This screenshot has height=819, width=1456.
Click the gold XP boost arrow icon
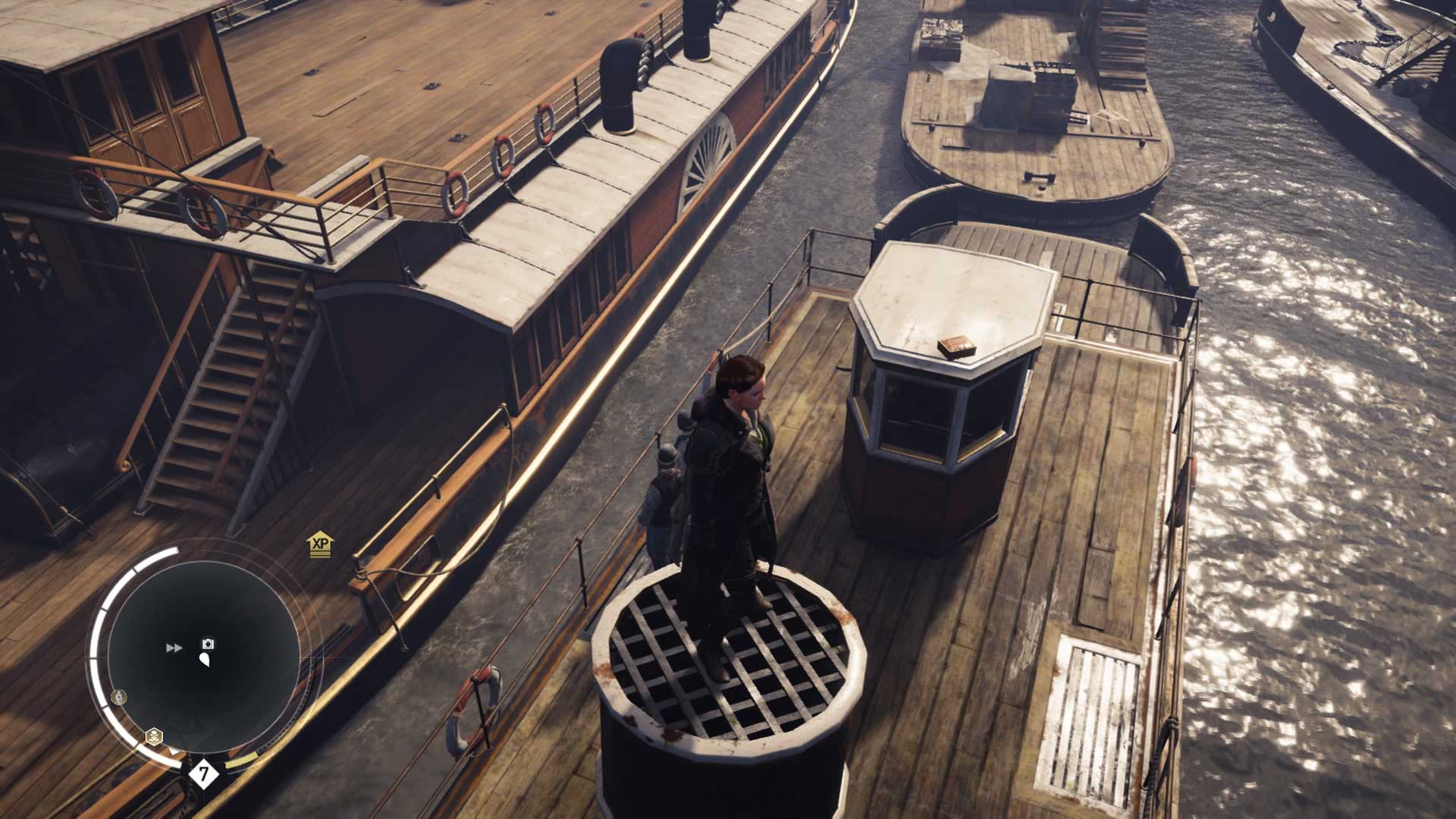(320, 543)
